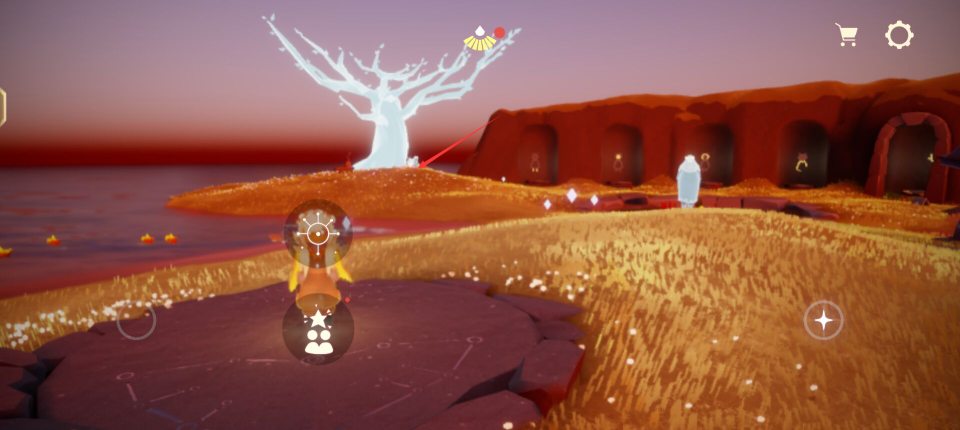
Task: Open the settings gear menu
Action: [x=899, y=35]
